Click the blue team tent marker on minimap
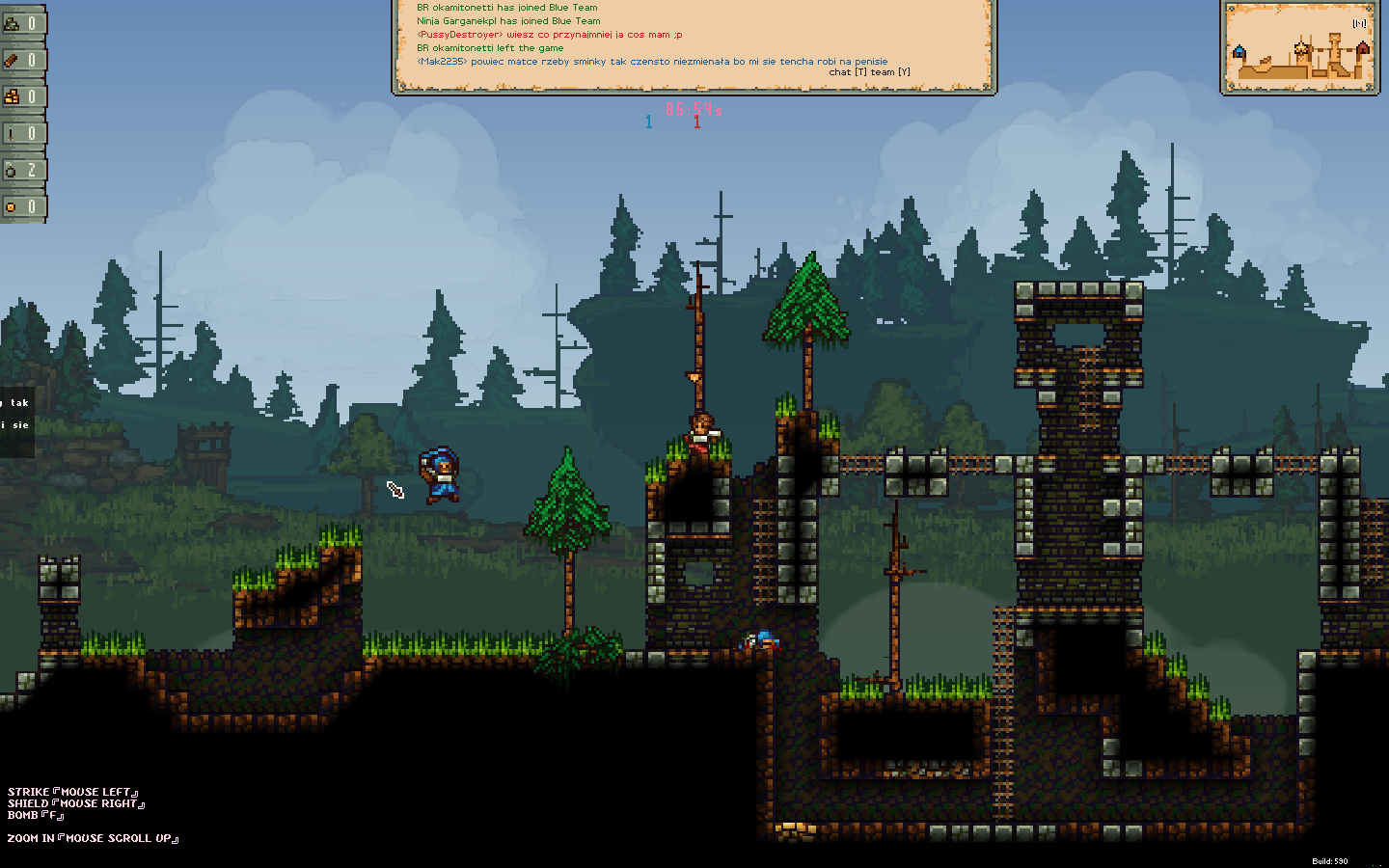Screen dimensions: 1389x868 point(1239,52)
